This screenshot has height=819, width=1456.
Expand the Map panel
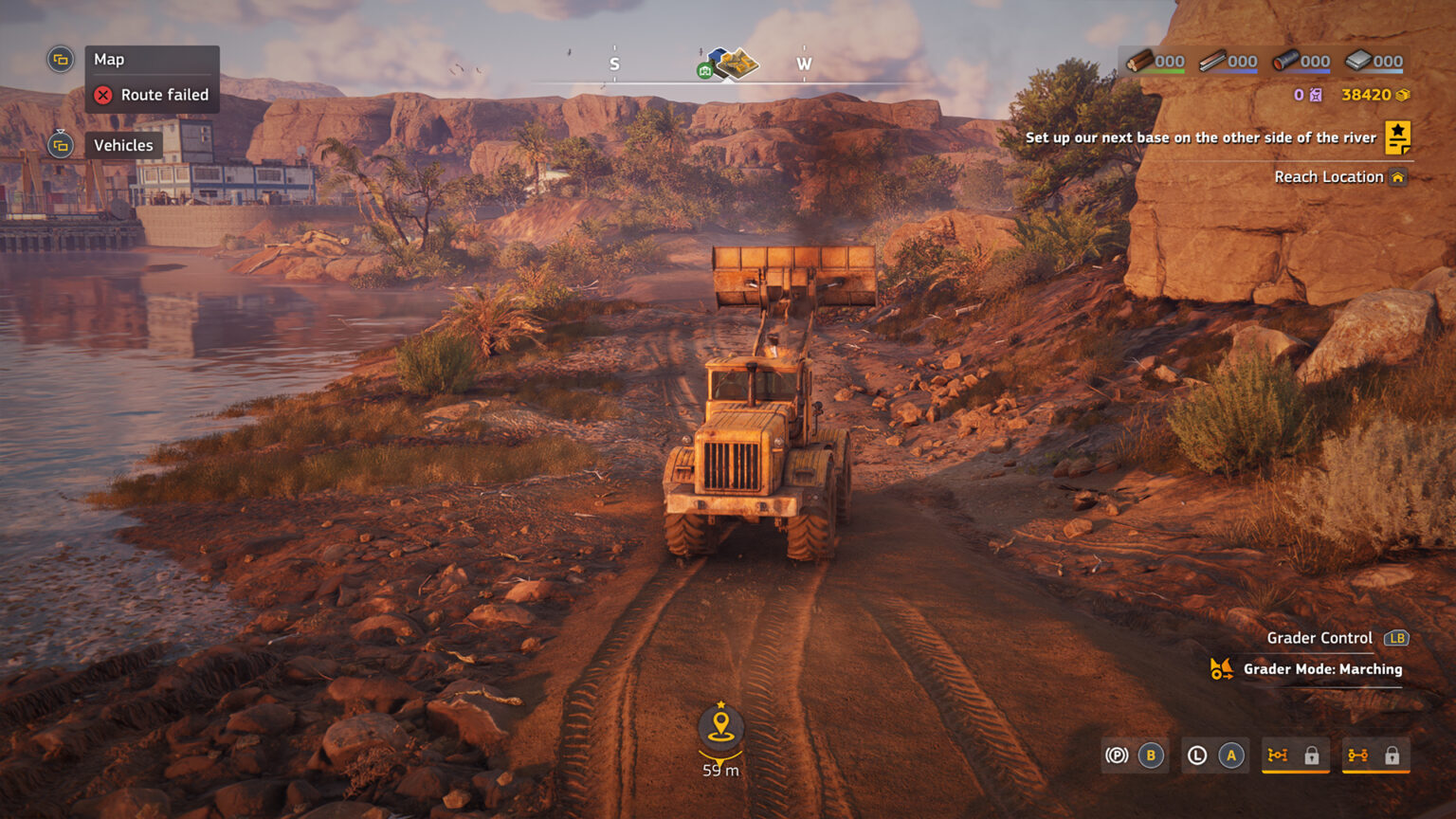(x=61, y=59)
